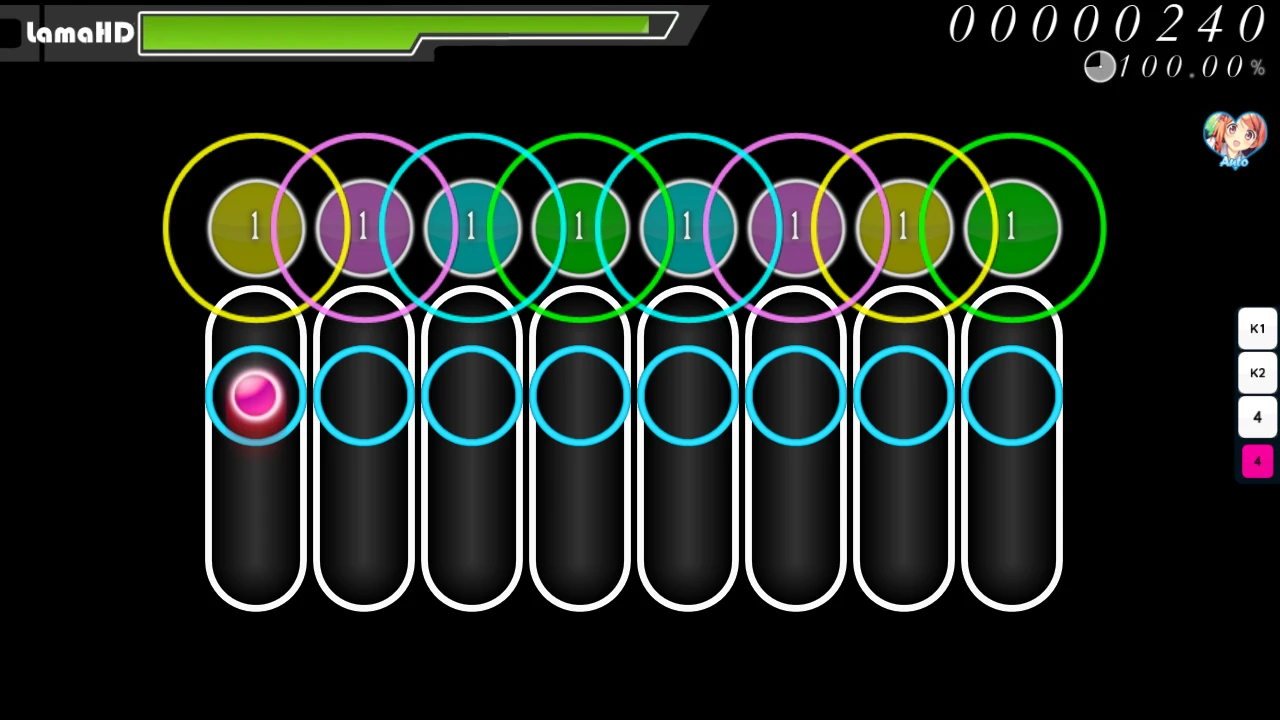Click the yellow-ringed leftmost approach circle
This screenshot has width=1280, height=720.
255,225
